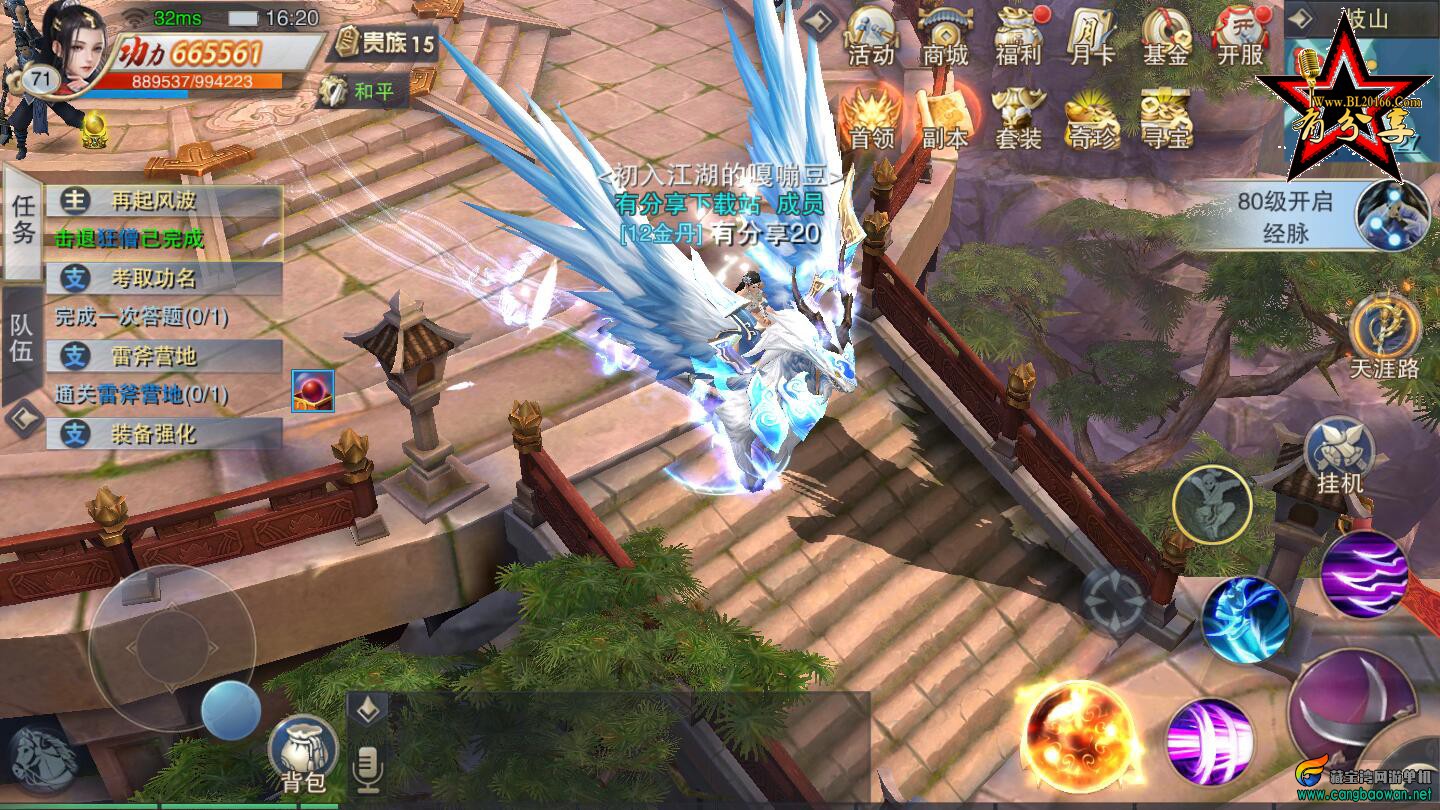This screenshot has width=1440, height=810.
Task: Open the 福利 welfare rewards
Action: (x=1019, y=37)
